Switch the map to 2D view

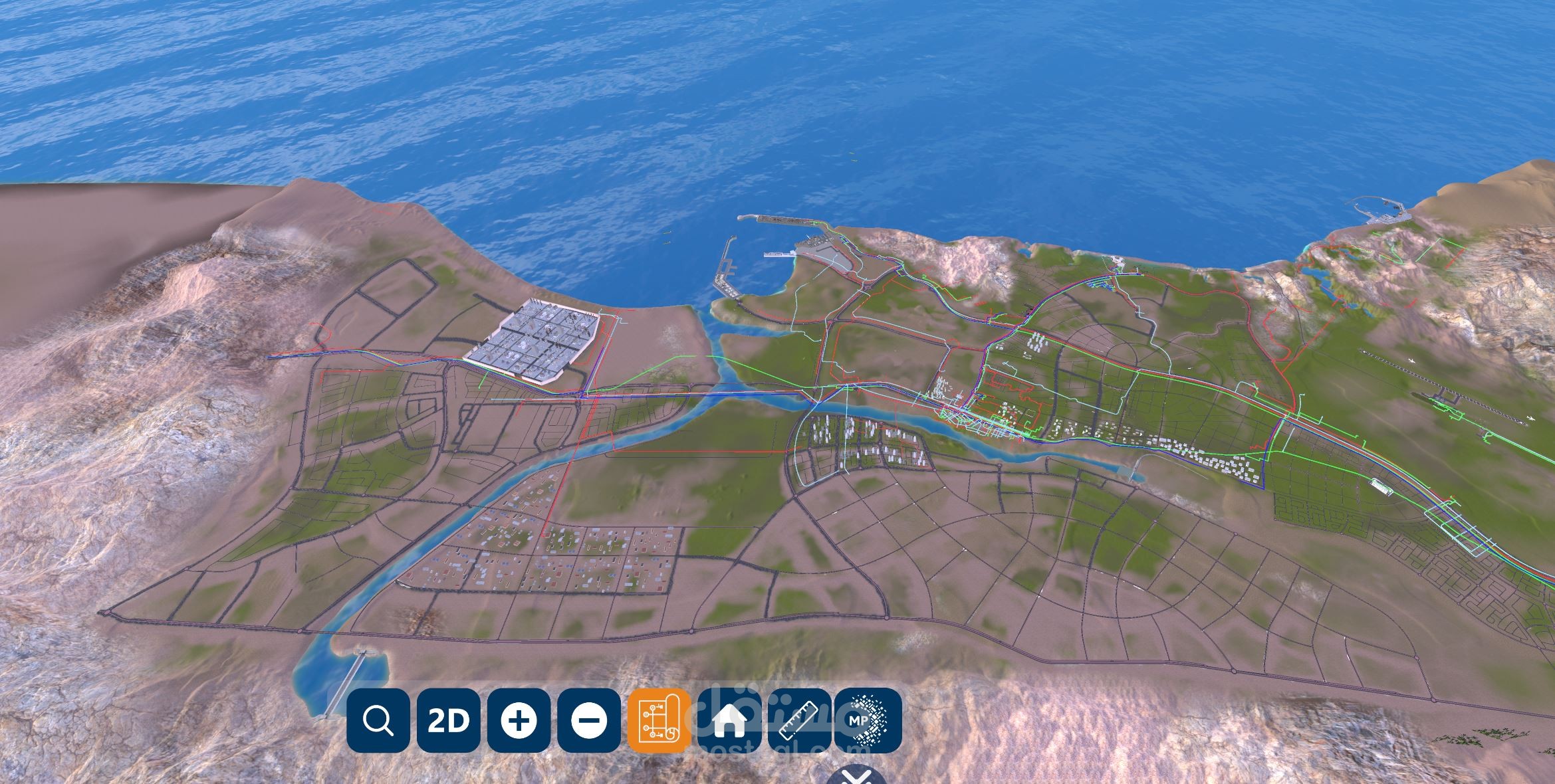[x=448, y=720]
